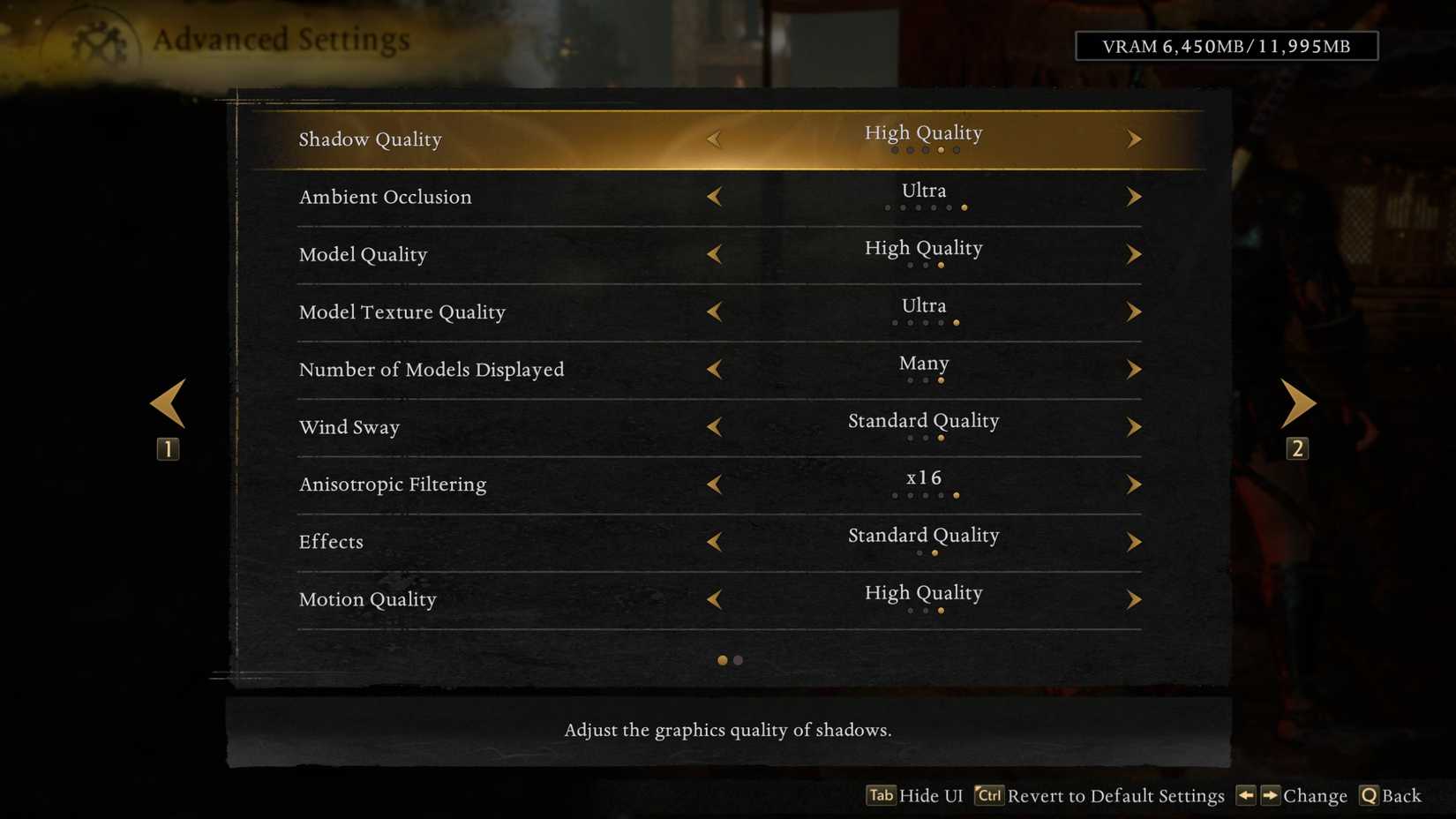Click the left arrow key icon near Change
The width and height of the screenshot is (1456, 819).
coord(1246,795)
